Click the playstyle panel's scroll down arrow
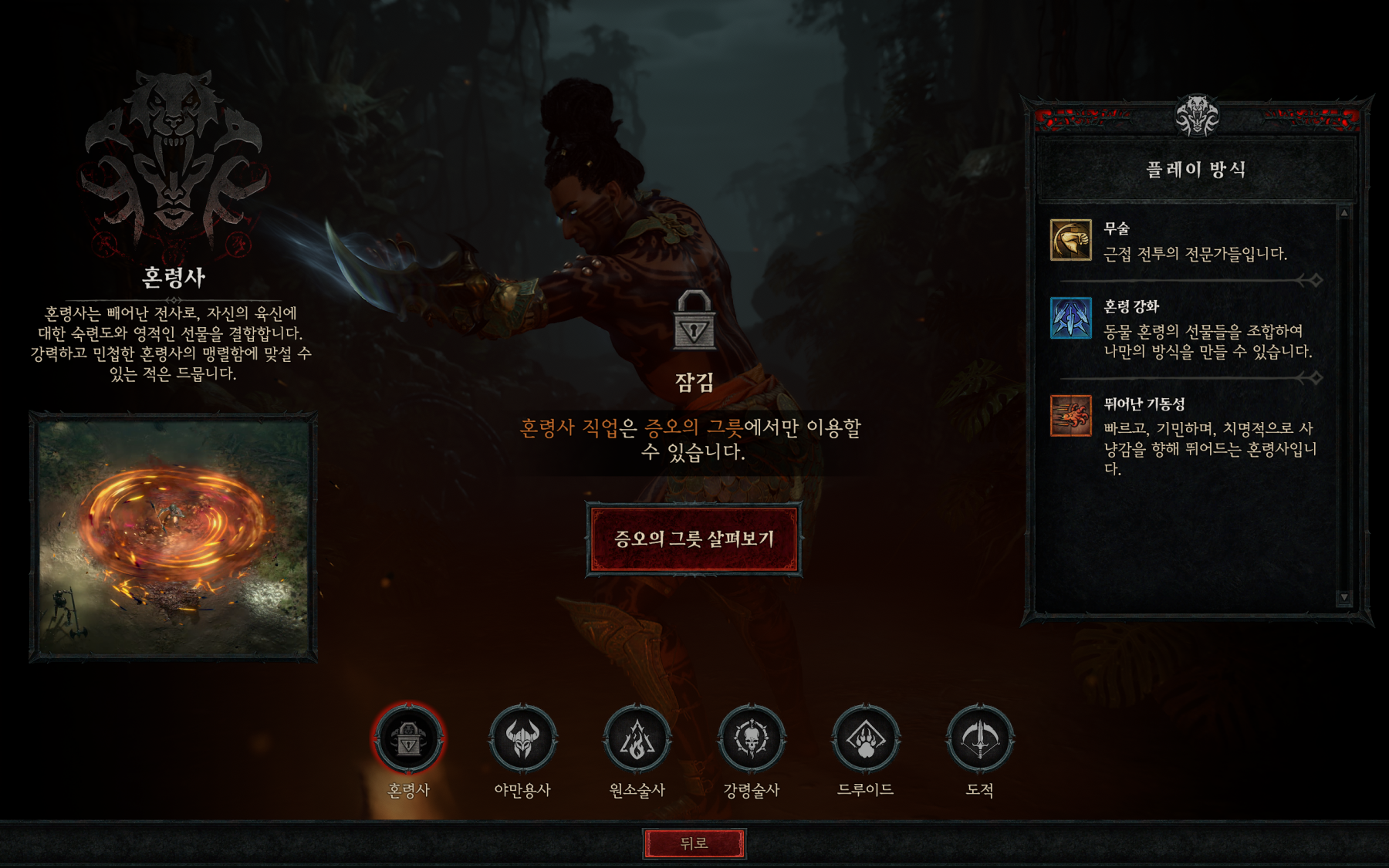The height and width of the screenshot is (868, 1389). point(1344,597)
